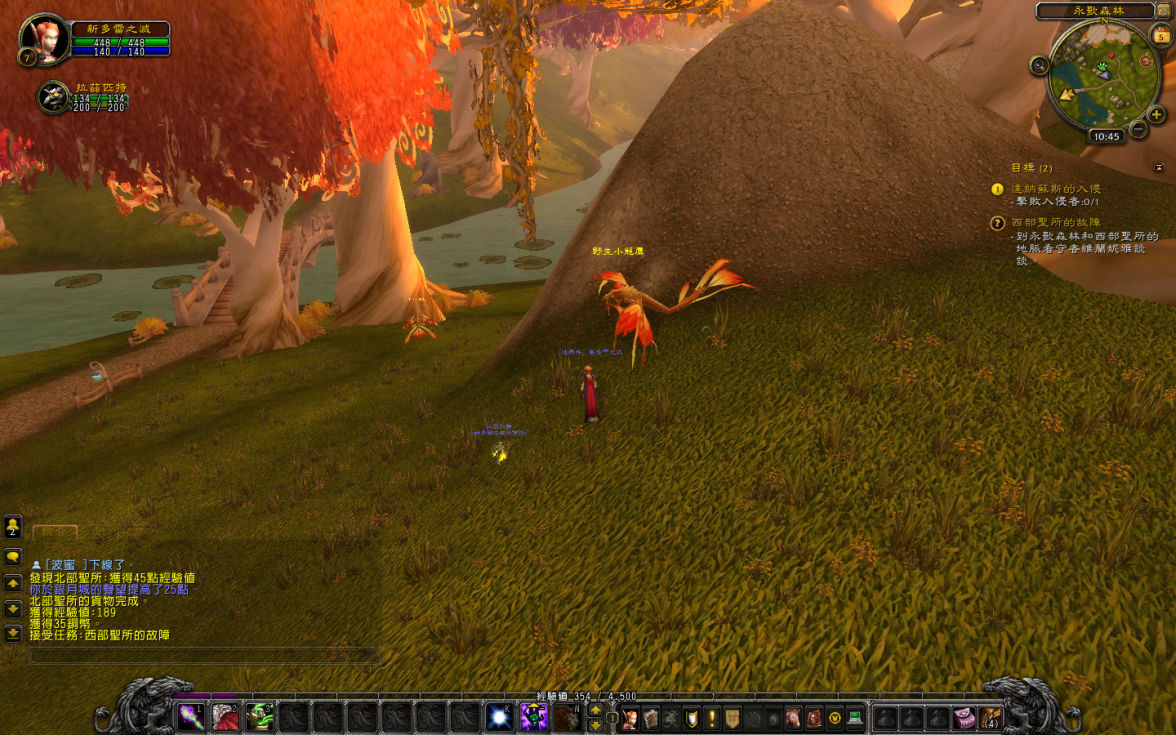The height and width of the screenshot is (735, 1176).
Task: Open the calendar button by the minimap
Action: click(1161, 36)
